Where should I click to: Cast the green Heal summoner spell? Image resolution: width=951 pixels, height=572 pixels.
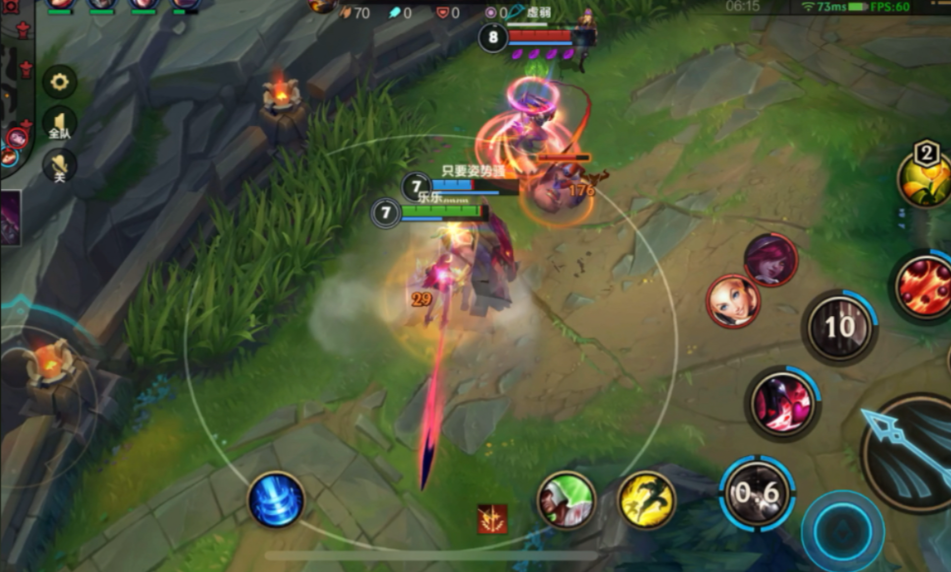click(x=567, y=500)
